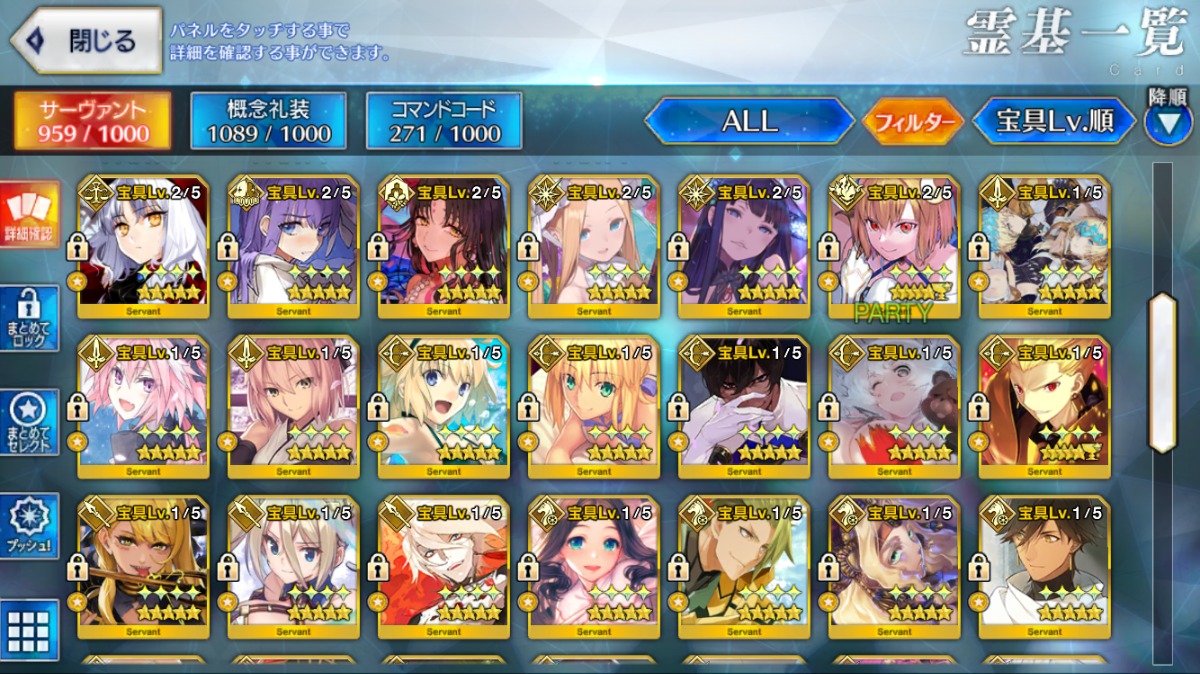Change sort order via 宝具Lv.順
The width and height of the screenshot is (1200, 674).
click(1054, 122)
